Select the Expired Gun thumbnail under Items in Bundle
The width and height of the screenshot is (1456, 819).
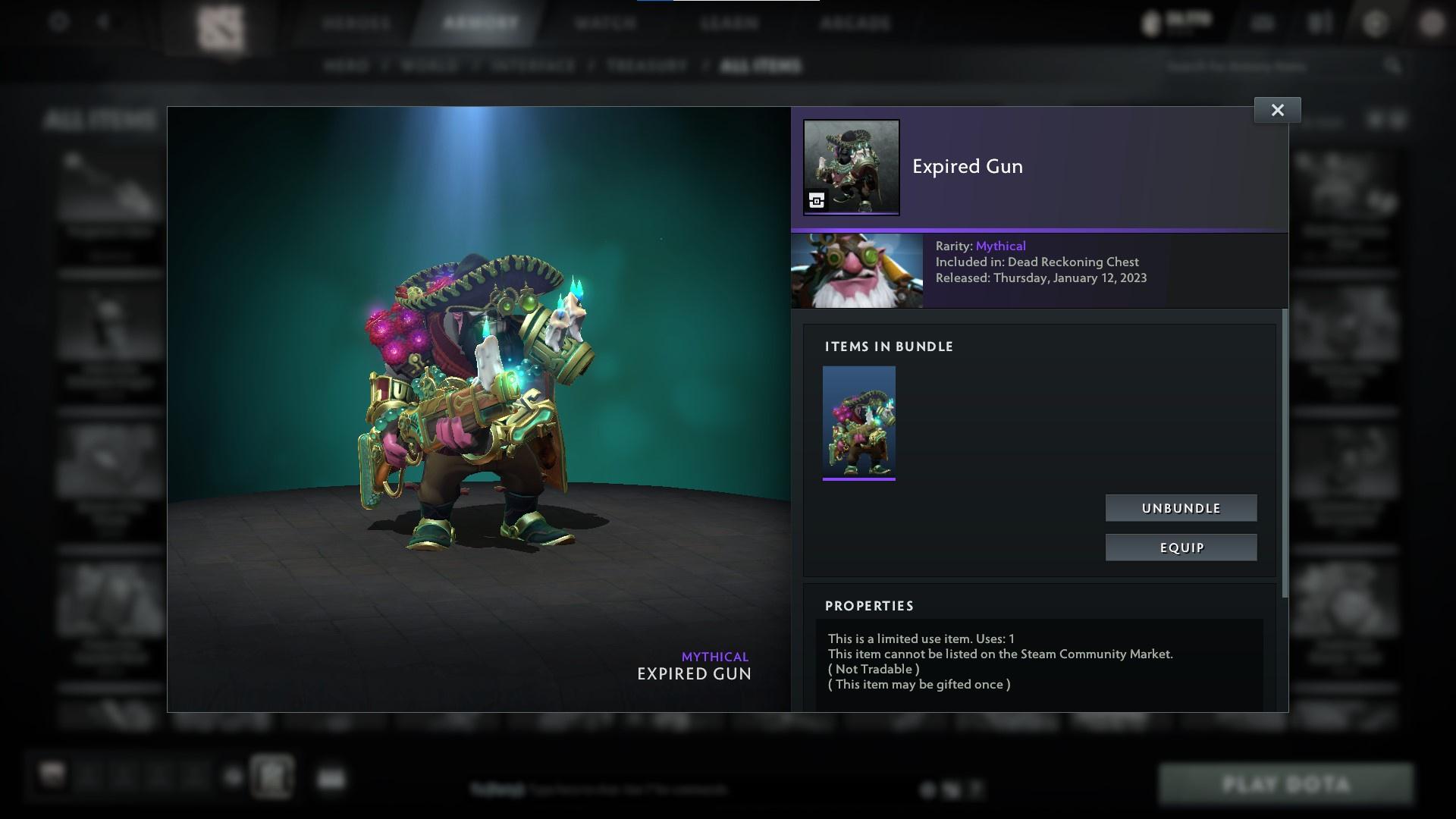point(858,422)
